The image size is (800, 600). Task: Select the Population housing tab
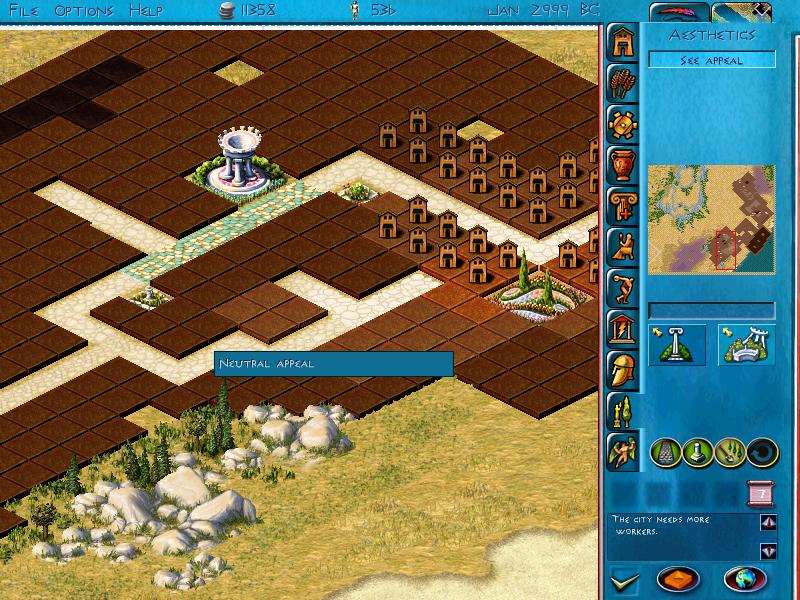tap(621, 41)
